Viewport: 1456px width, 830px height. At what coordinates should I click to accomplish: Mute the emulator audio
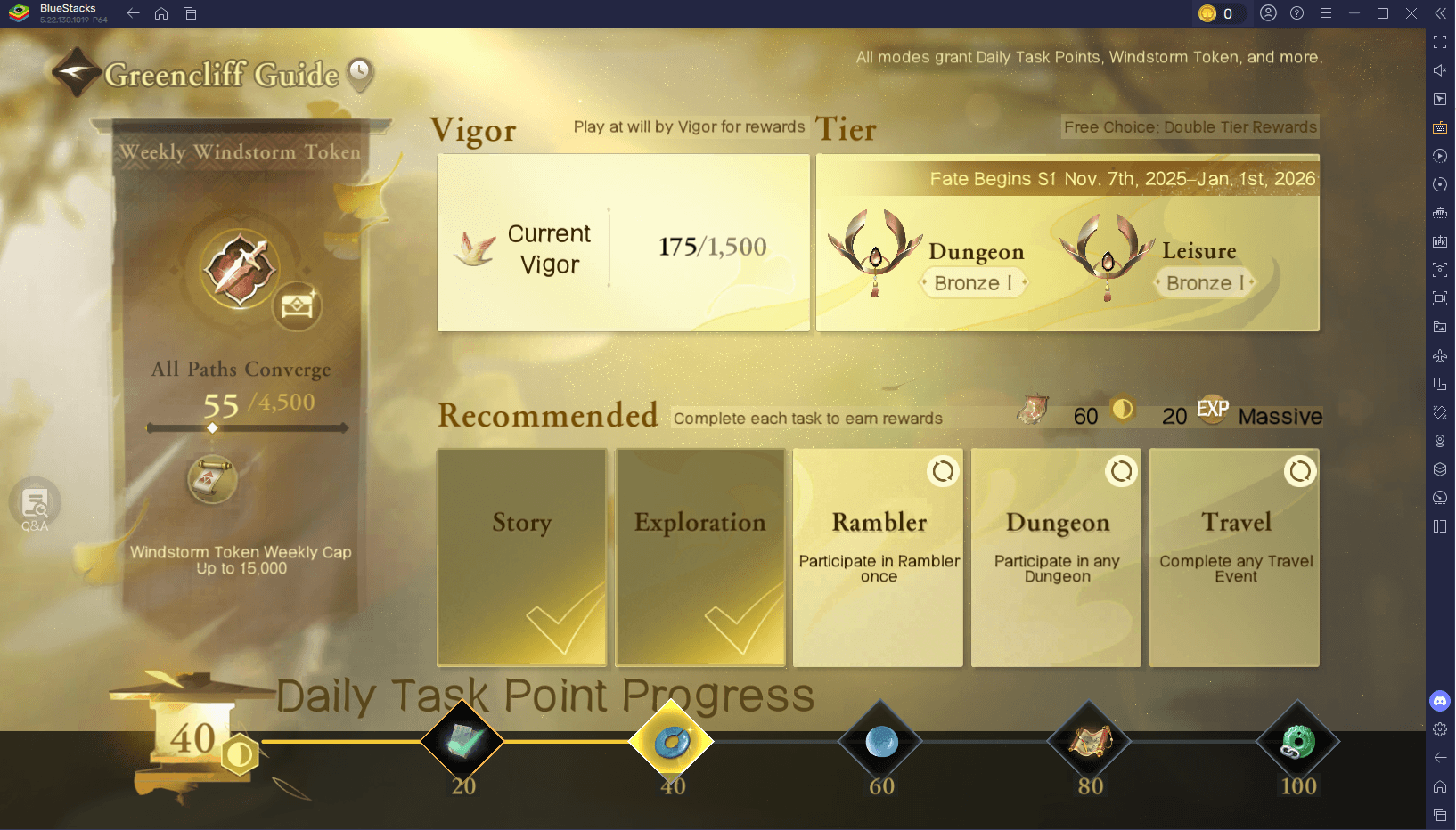click(x=1439, y=69)
